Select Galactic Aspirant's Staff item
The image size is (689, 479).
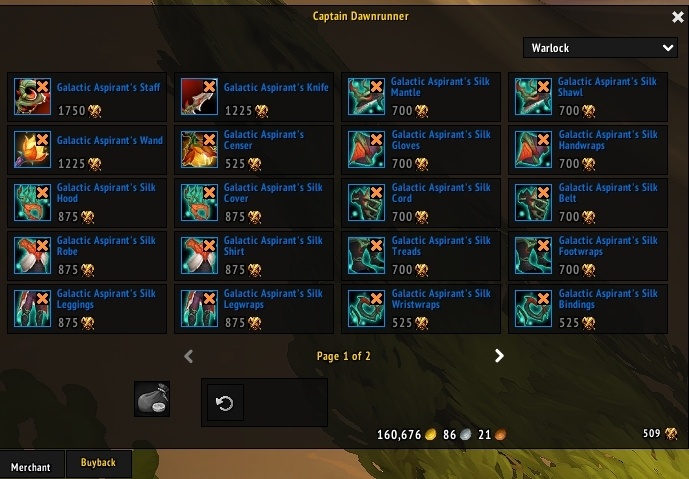(32, 96)
